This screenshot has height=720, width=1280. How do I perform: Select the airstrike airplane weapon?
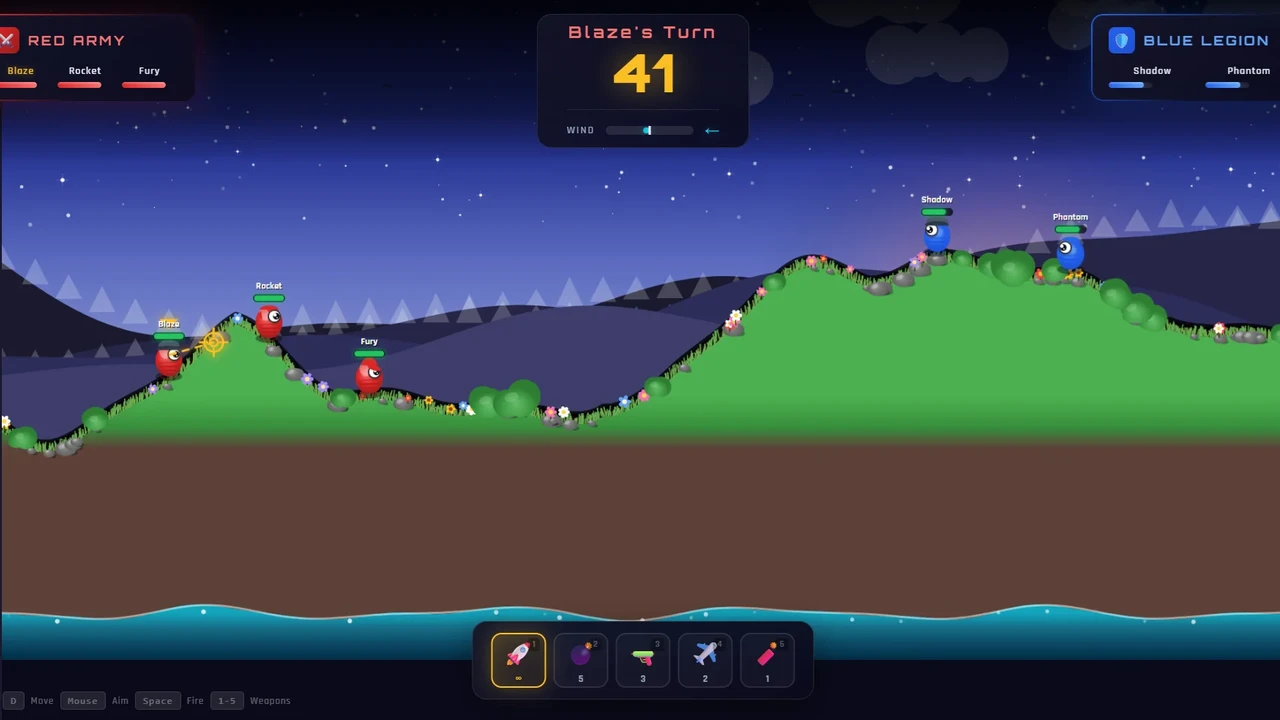pos(705,657)
